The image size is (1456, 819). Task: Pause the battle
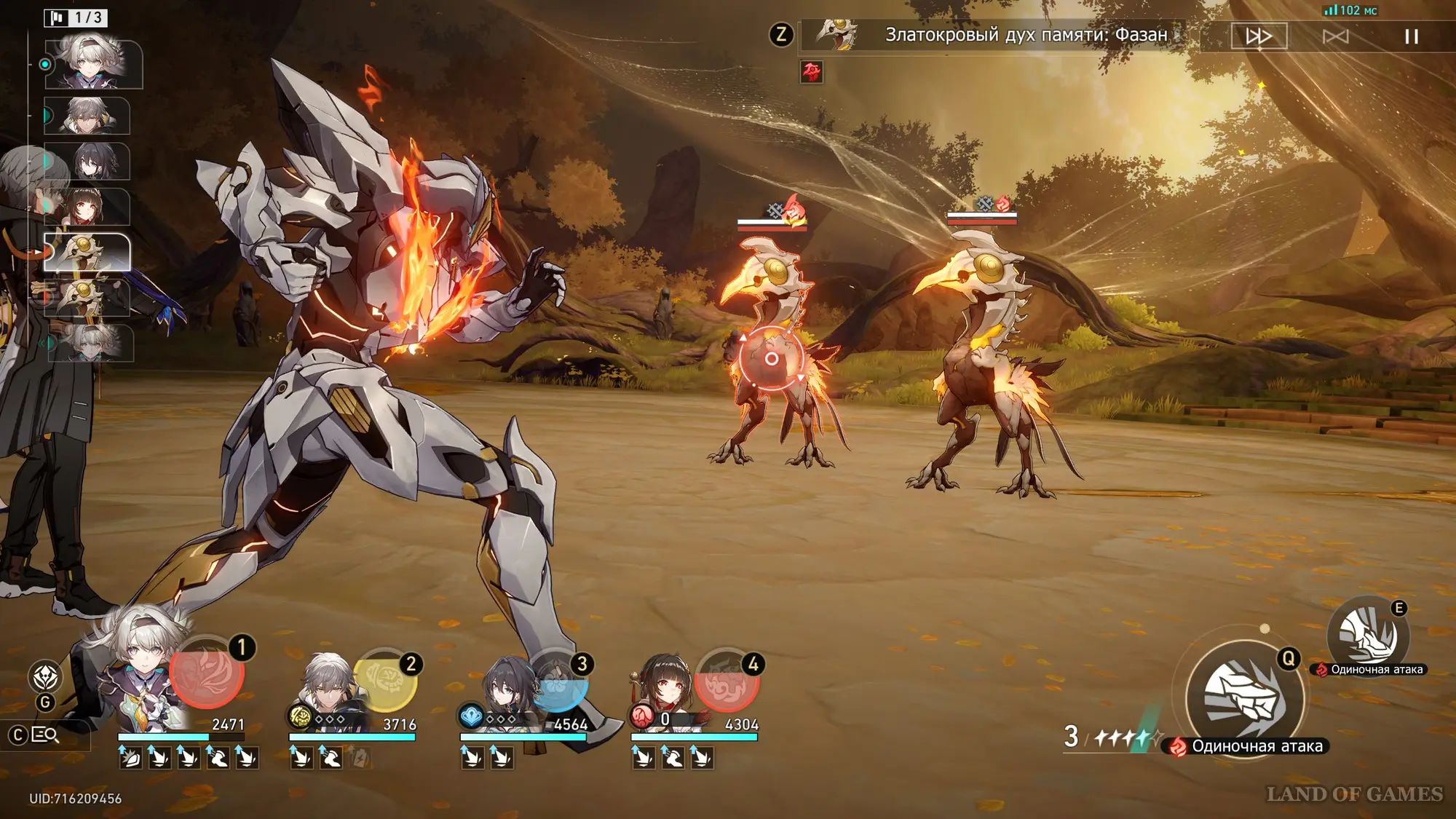1411,36
